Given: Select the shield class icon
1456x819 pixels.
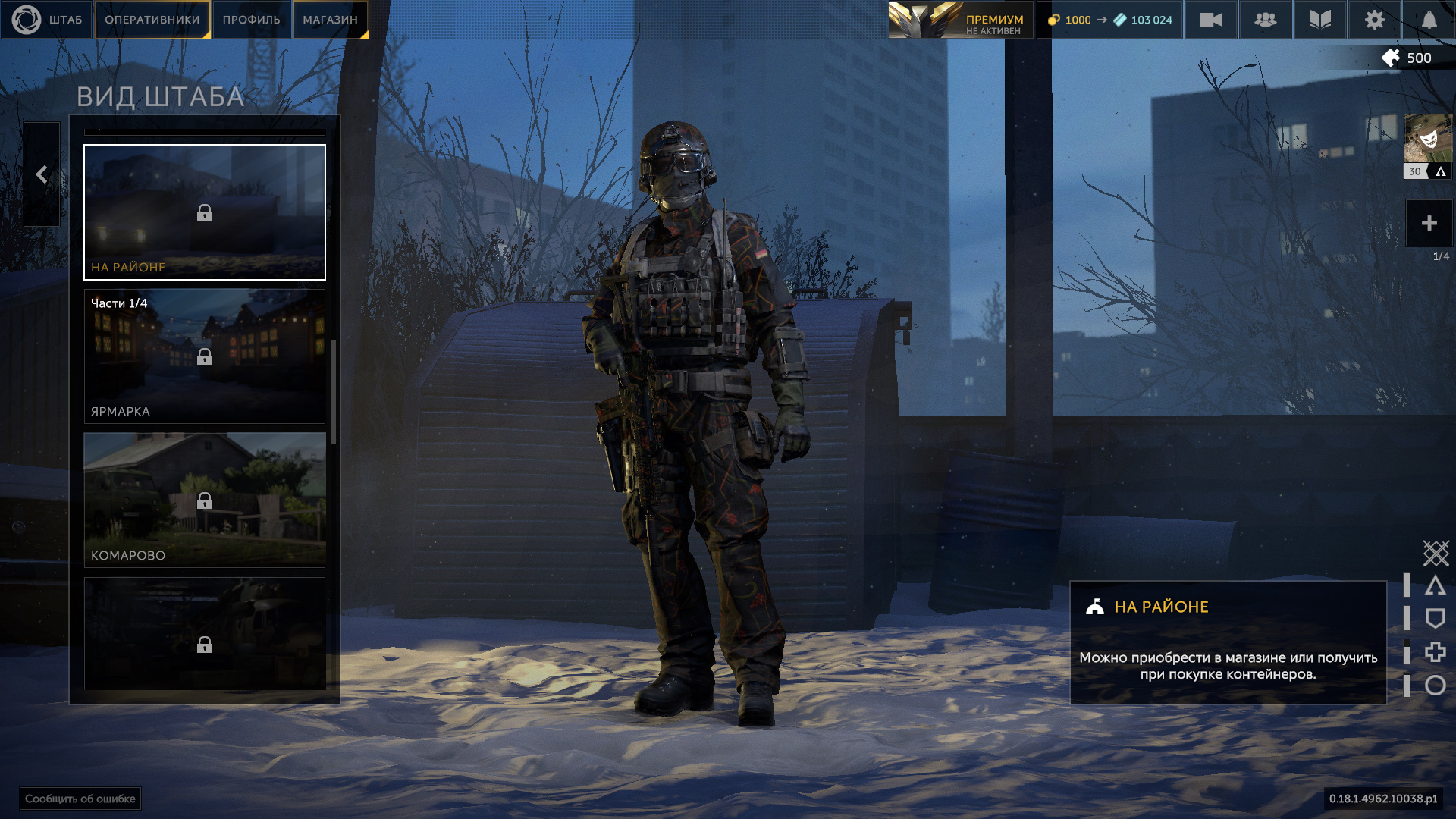Looking at the screenshot, I should [1435, 619].
